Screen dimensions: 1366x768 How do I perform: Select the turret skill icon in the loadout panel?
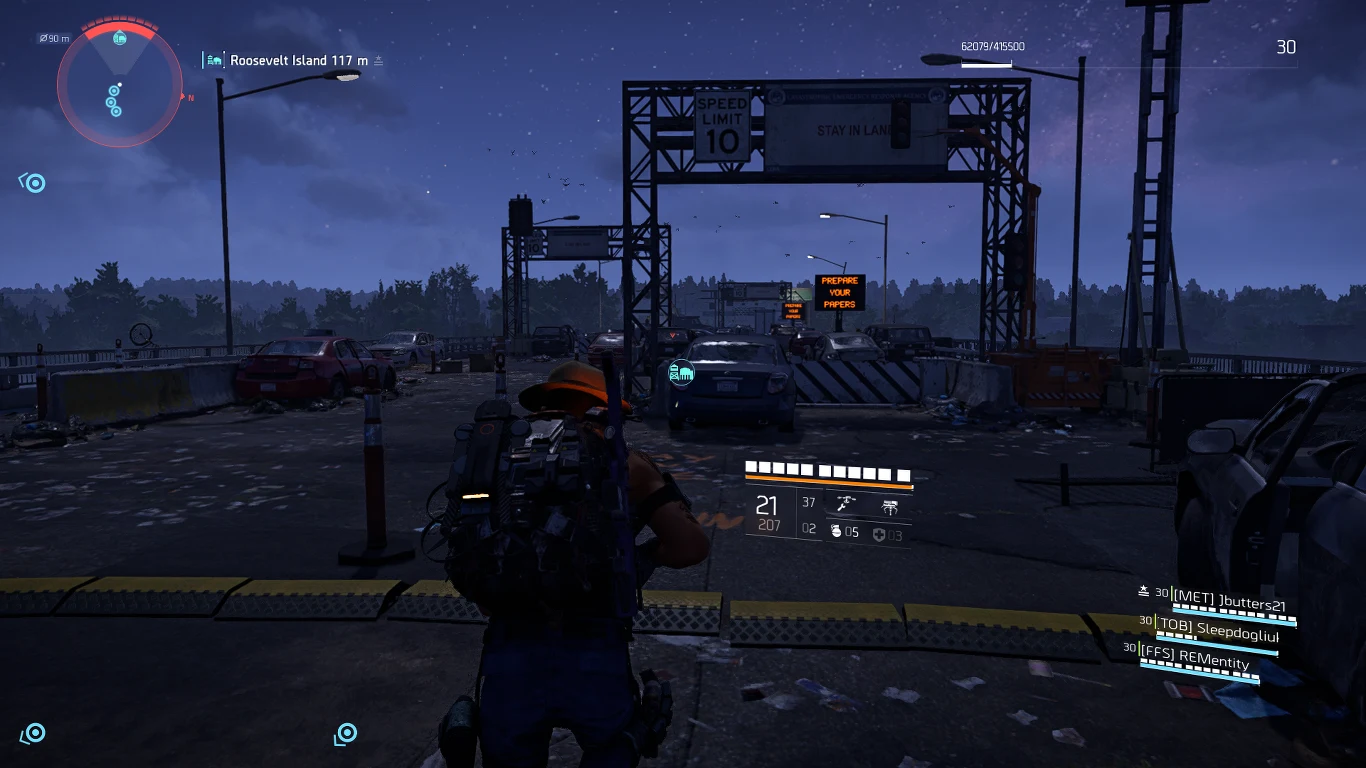tap(845, 503)
